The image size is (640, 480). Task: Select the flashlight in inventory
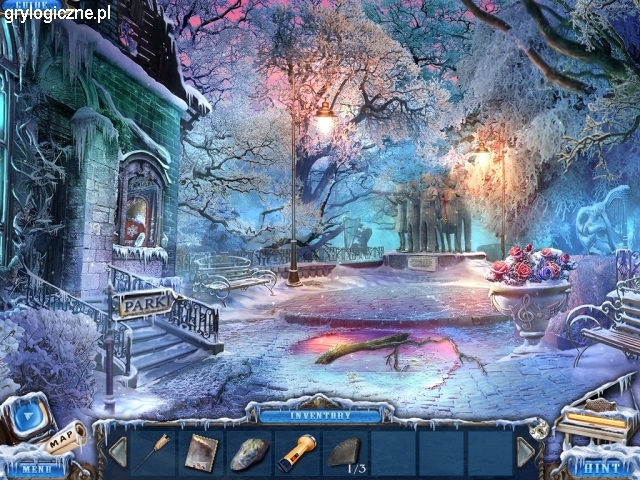click(x=296, y=452)
